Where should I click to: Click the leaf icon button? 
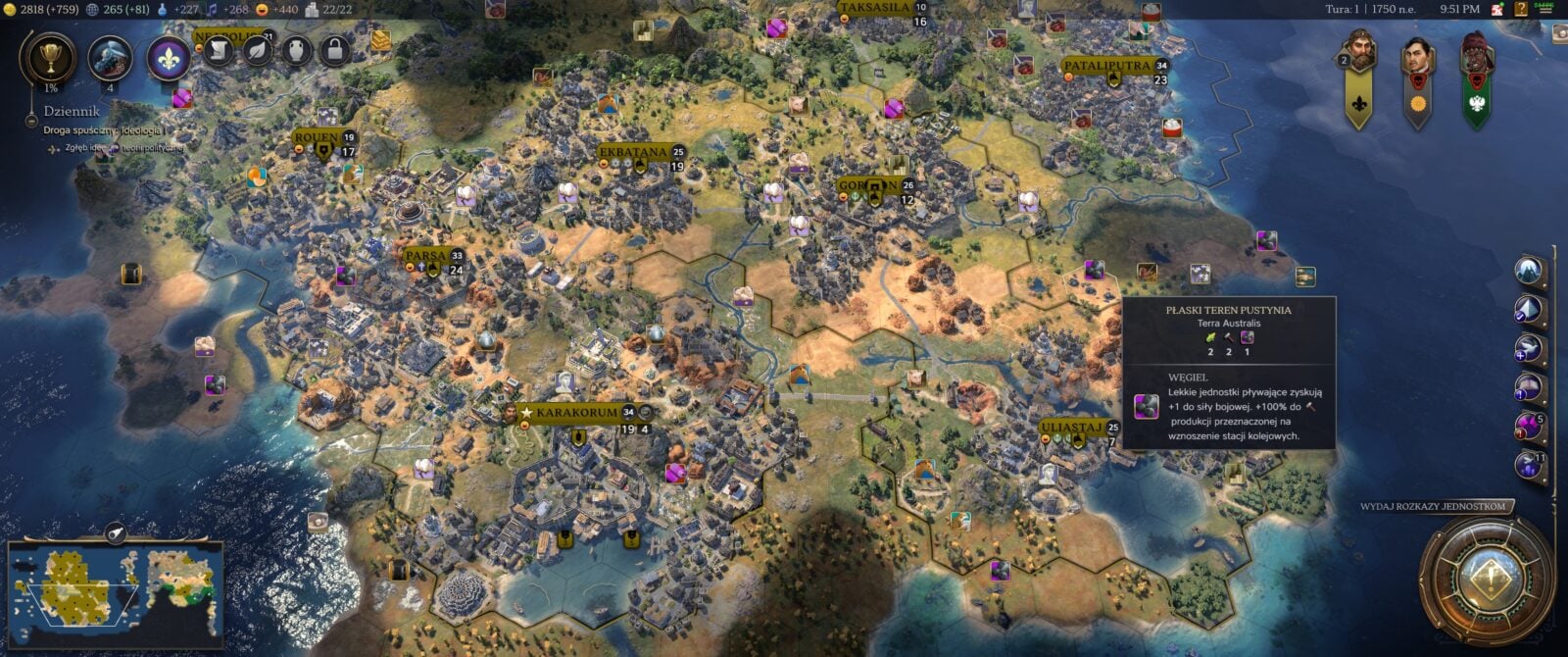tap(257, 49)
